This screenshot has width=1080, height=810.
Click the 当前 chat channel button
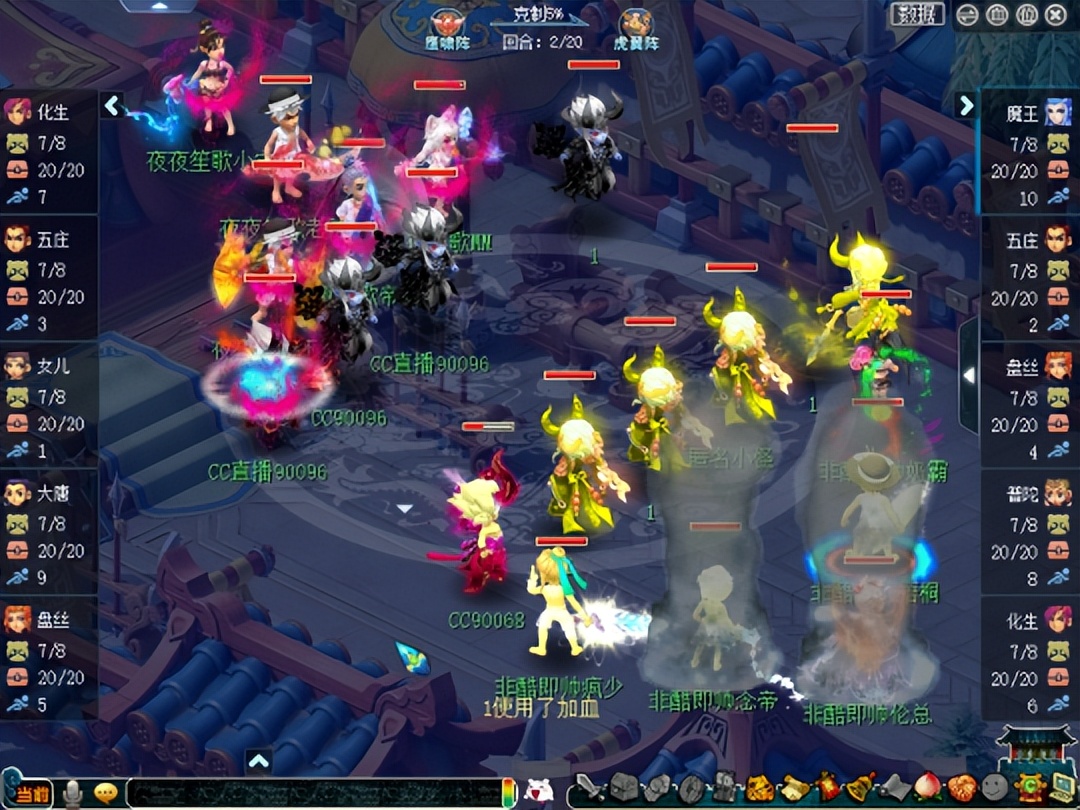(32, 792)
